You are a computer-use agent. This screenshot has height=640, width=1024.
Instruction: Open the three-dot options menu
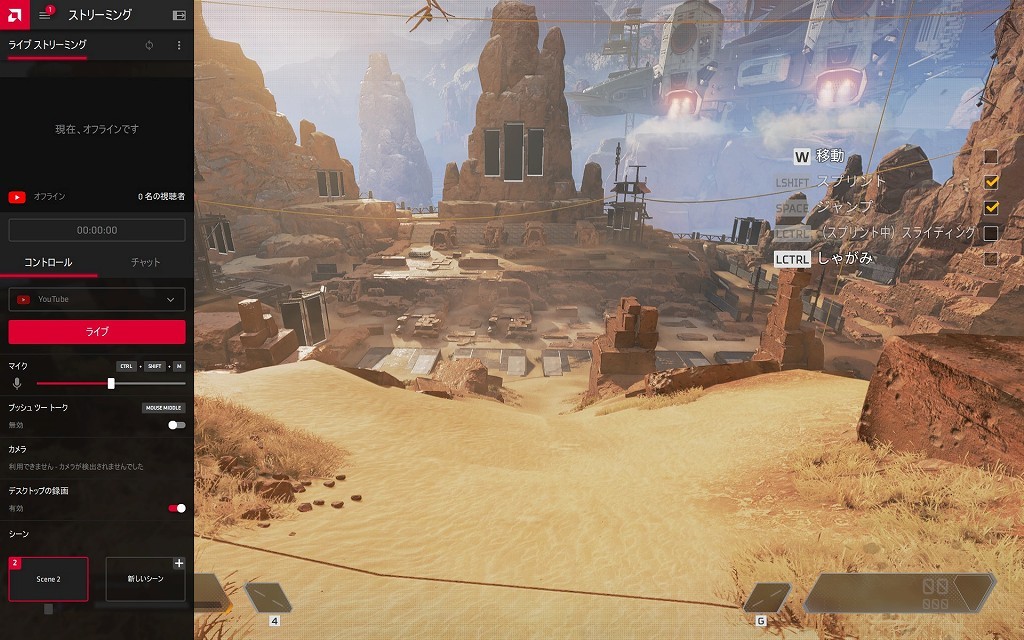(179, 46)
